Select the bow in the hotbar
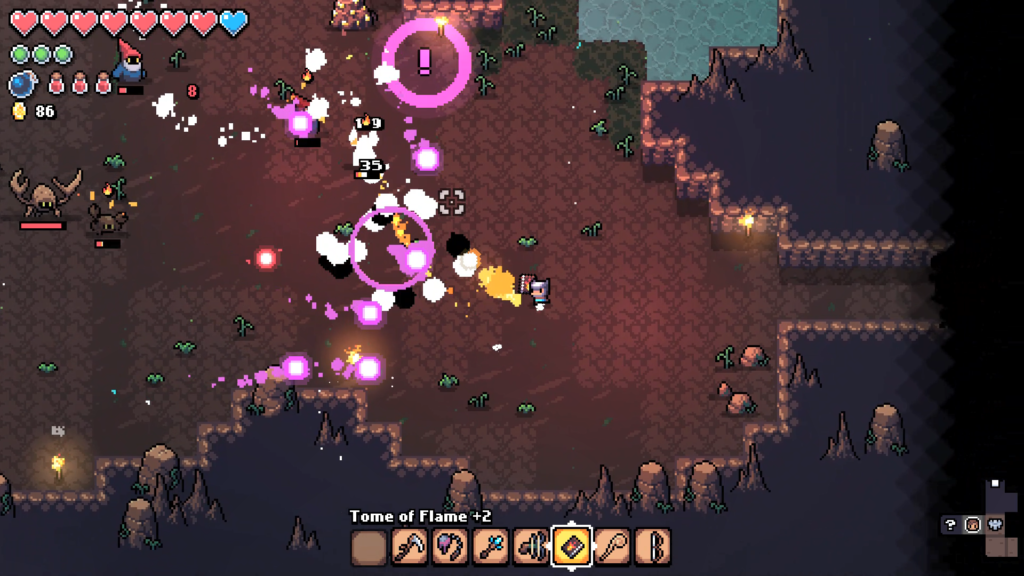This screenshot has height=576, width=1024. 652,547
